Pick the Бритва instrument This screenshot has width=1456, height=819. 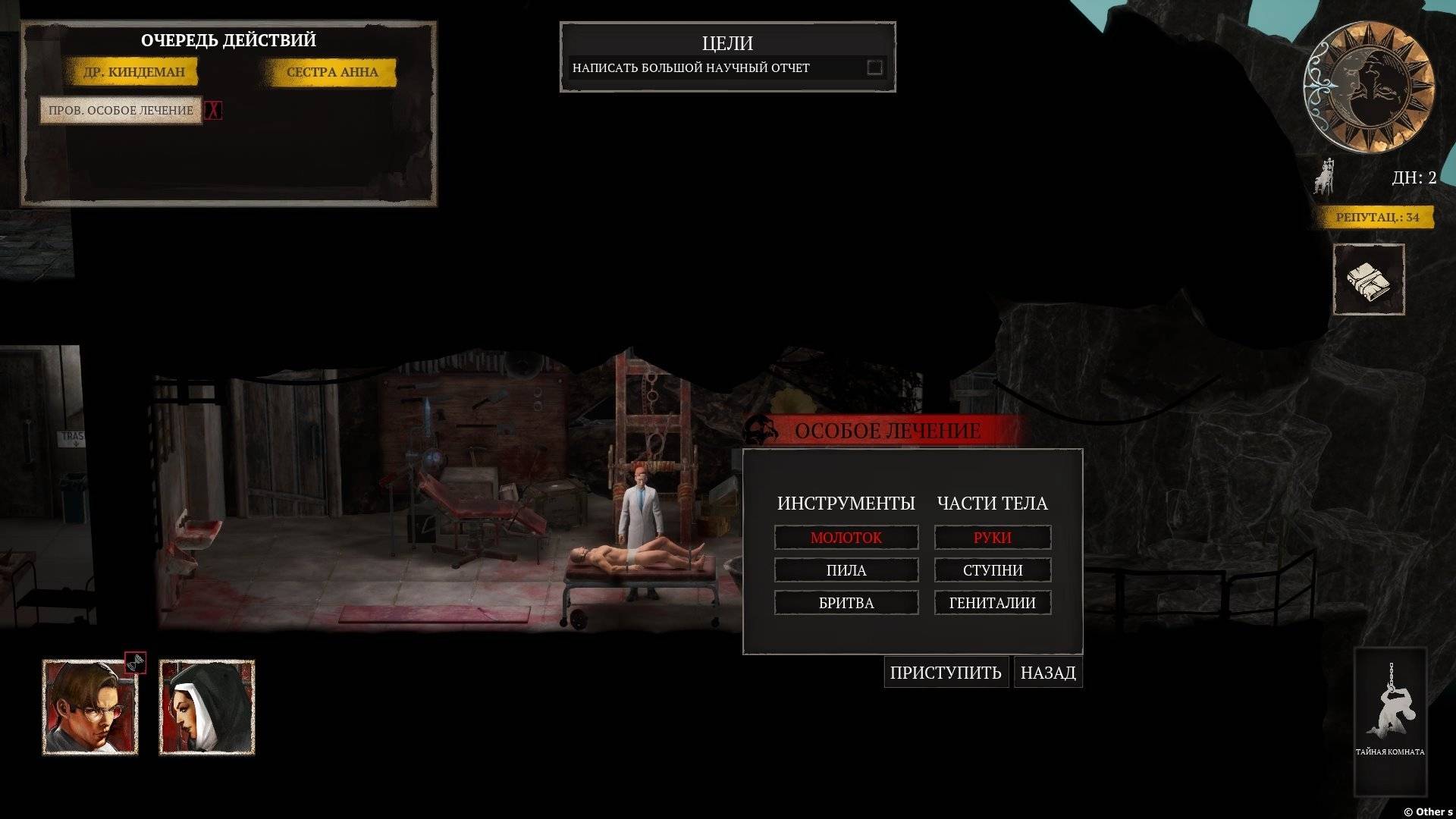point(846,603)
